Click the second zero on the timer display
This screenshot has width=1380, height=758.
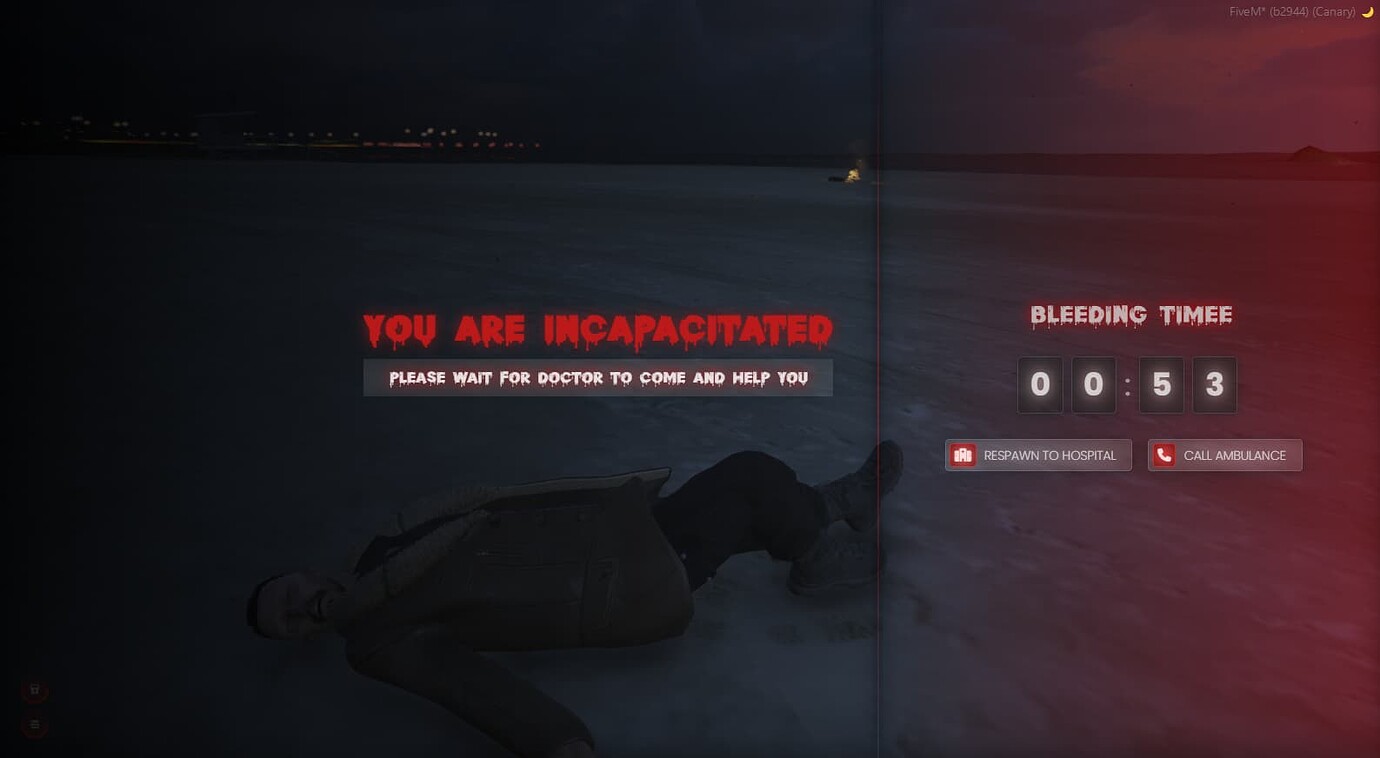pos(1094,385)
